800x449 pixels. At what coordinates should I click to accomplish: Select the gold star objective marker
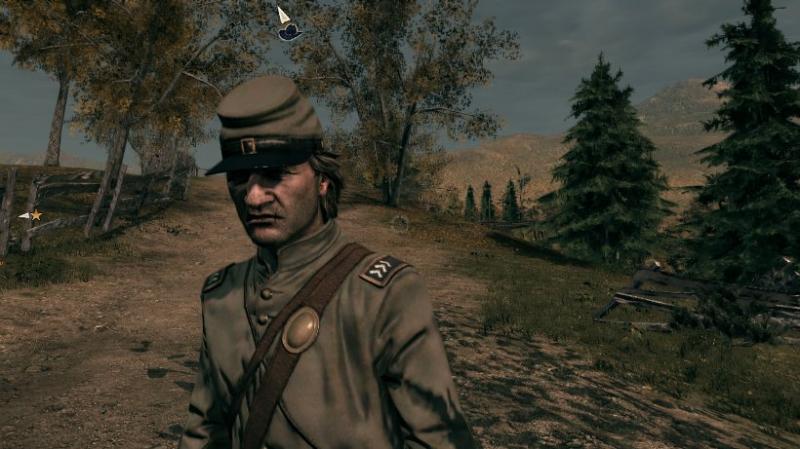click(x=36, y=215)
